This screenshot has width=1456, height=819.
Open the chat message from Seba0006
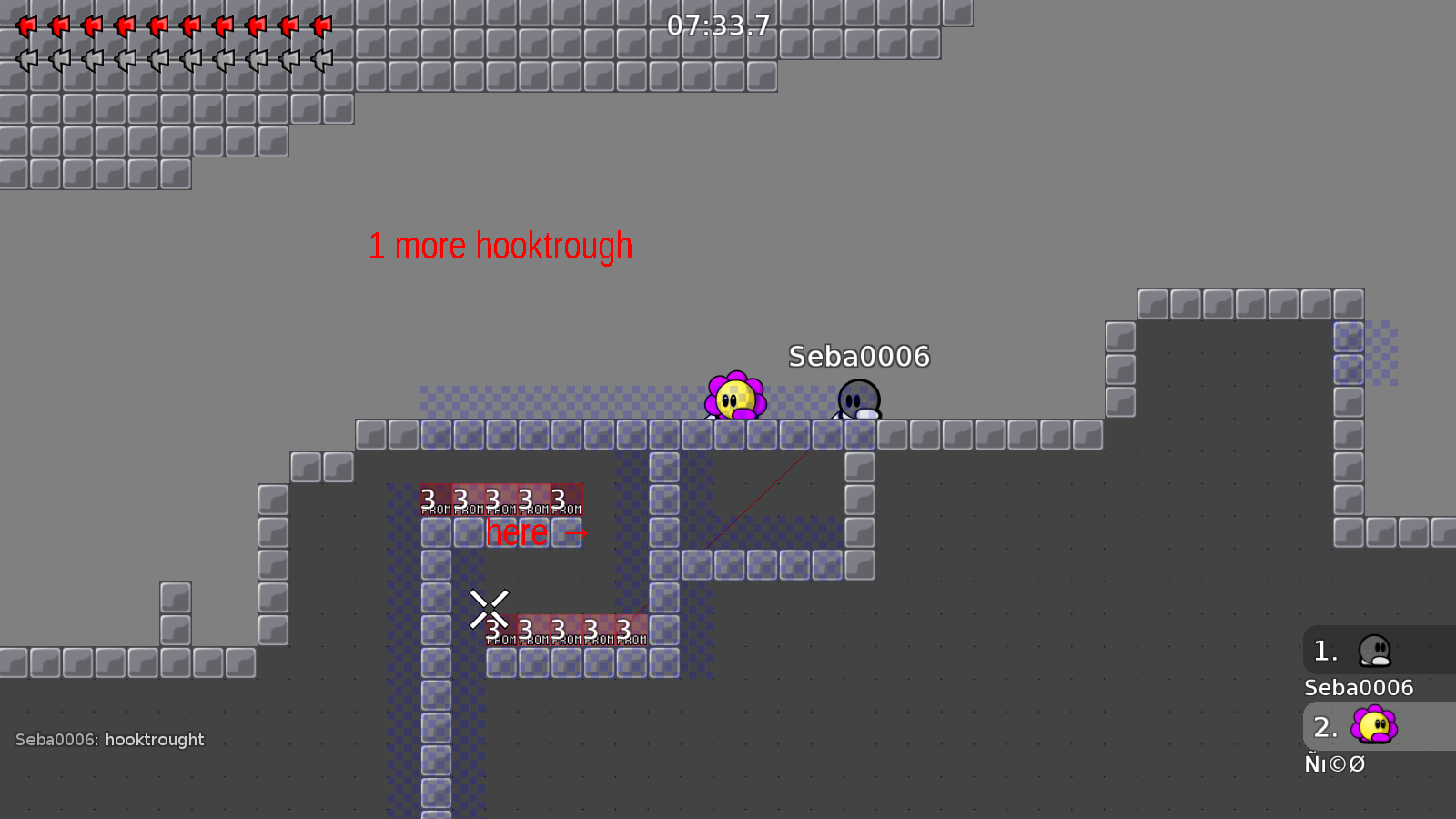[109, 739]
